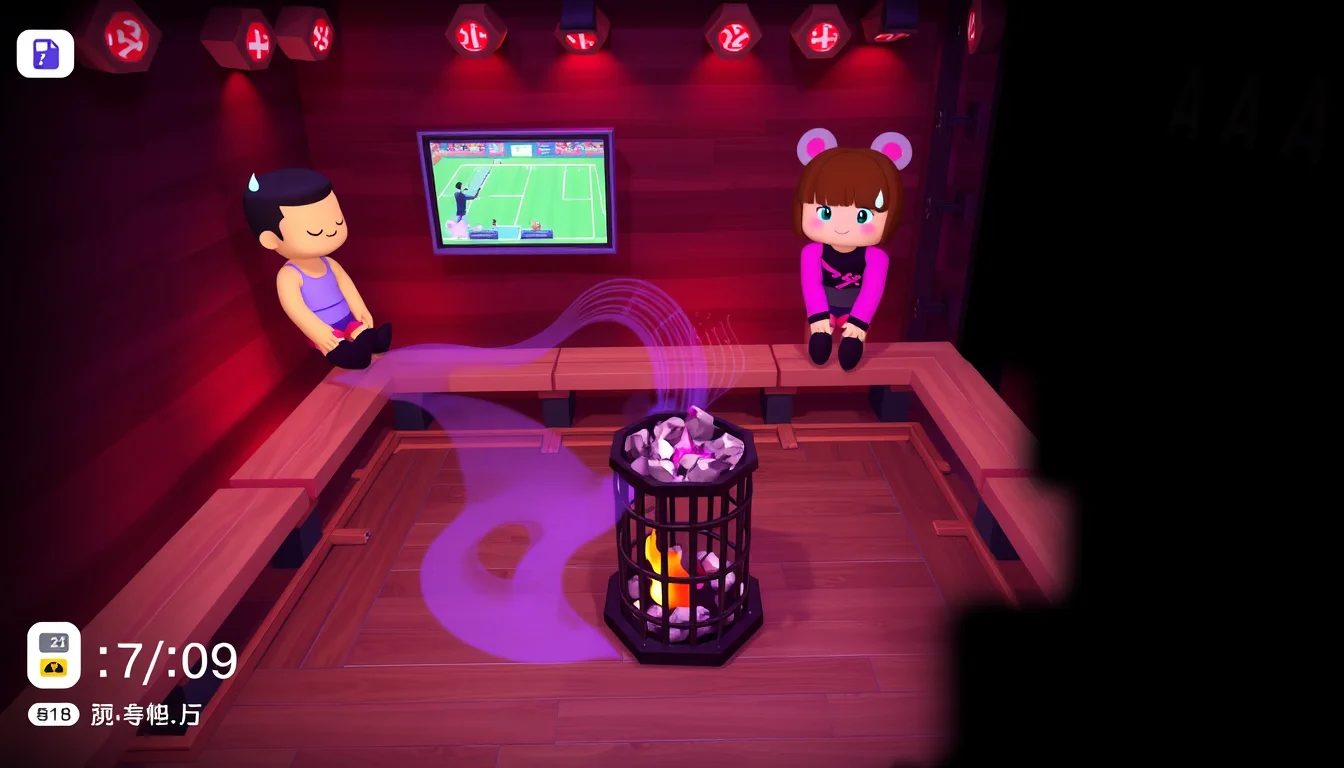The width and height of the screenshot is (1344, 768).
Task: Click the calendar and weather icon
Action: click(54, 655)
